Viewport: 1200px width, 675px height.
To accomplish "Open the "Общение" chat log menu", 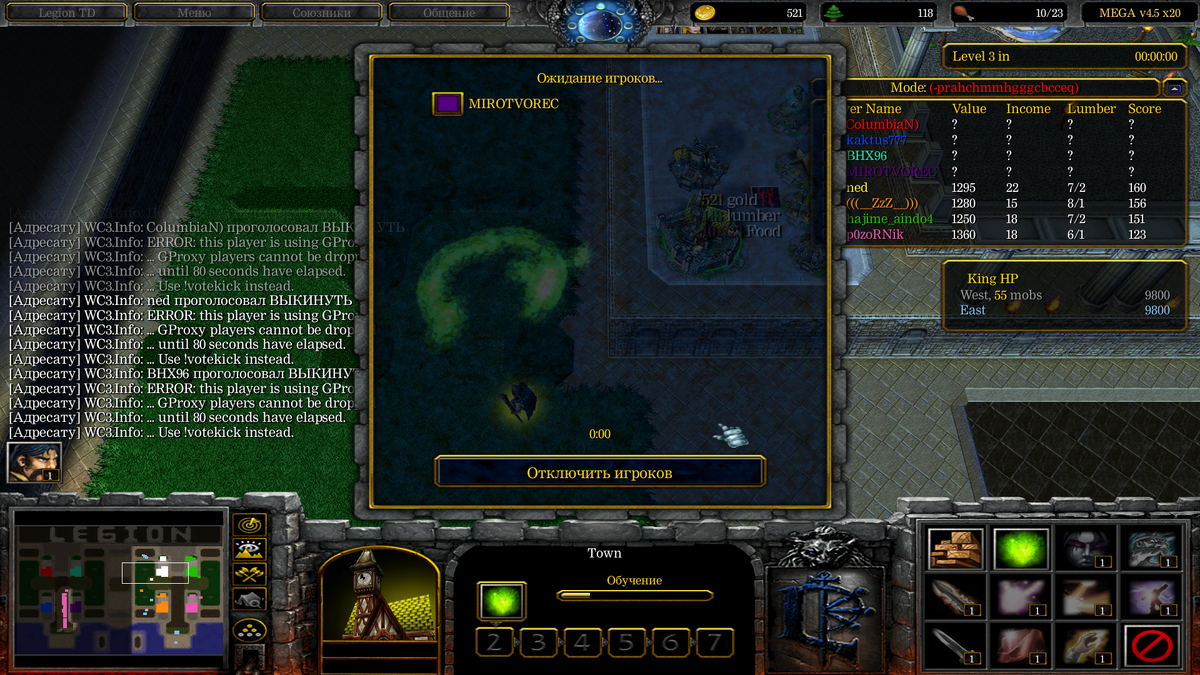I will coord(448,13).
